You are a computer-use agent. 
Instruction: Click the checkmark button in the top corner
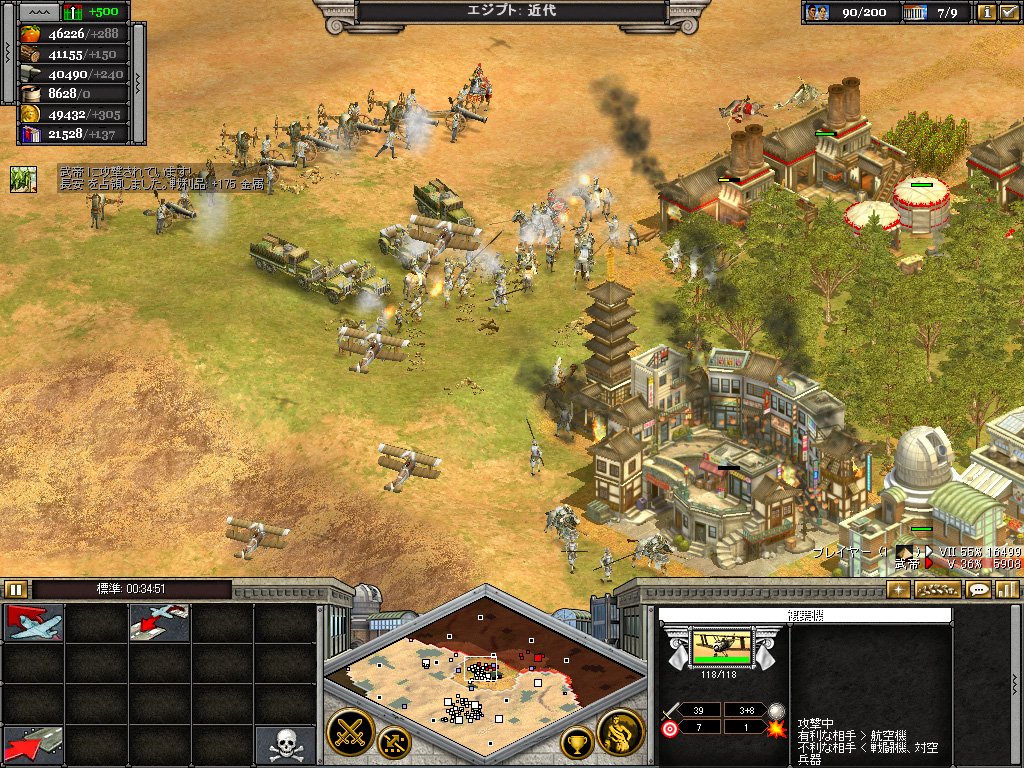(1008, 12)
